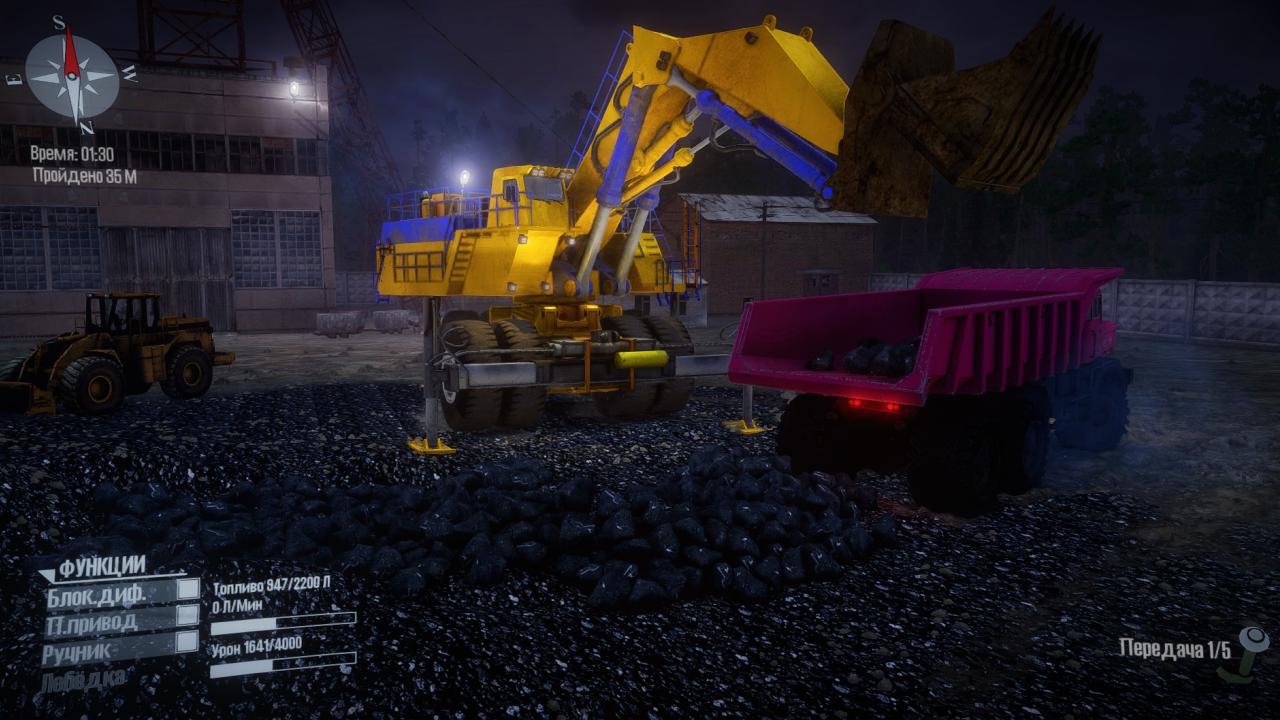The width and height of the screenshot is (1280, 720).
Task: Click the compass in the corner
Action: tap(72, 75)
